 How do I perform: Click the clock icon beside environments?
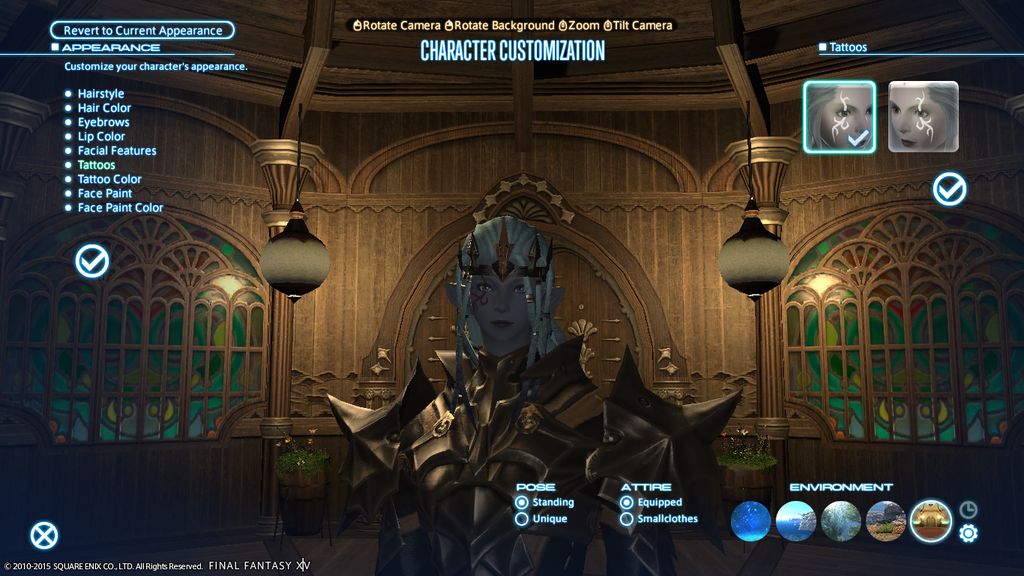pos(968,509)
